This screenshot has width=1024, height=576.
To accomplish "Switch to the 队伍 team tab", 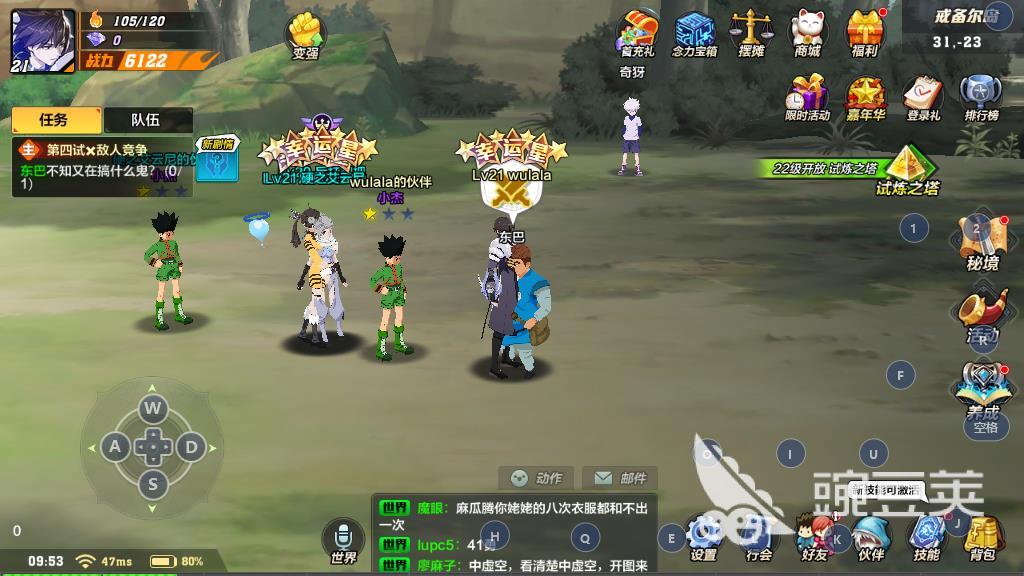I will coord(146,120).
